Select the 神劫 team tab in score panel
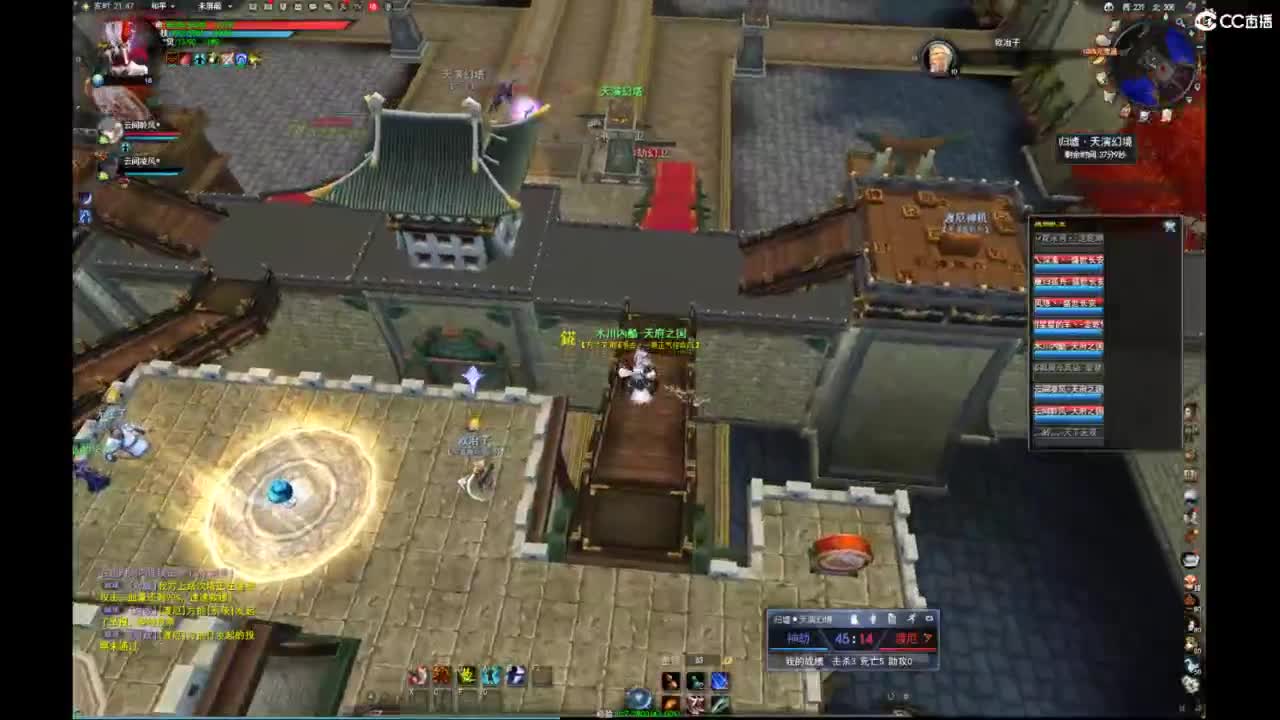The height and width of the screenshot is (720, 1280). pos(798,637)
